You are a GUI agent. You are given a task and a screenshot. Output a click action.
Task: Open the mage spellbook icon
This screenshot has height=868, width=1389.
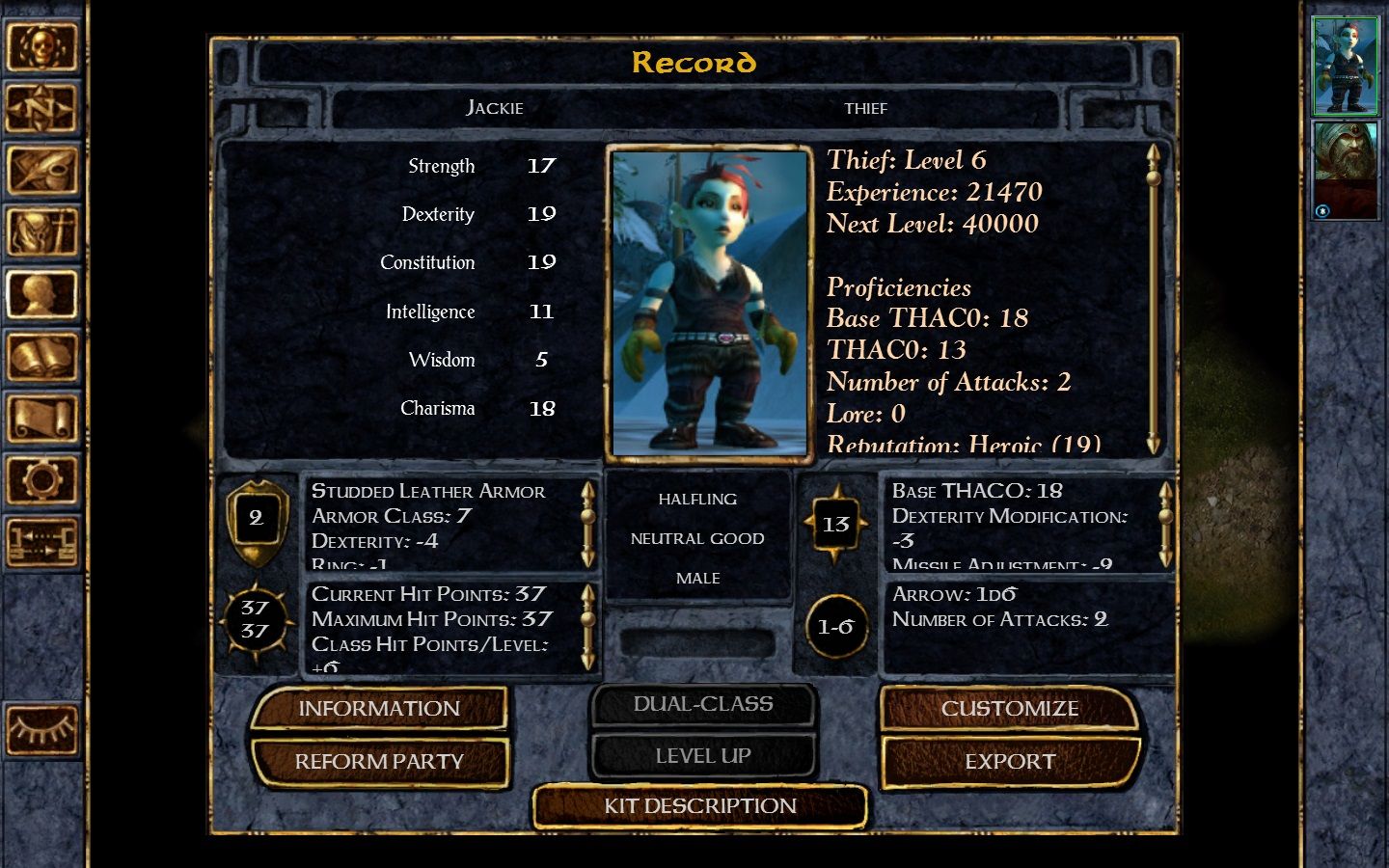(41, 357)
